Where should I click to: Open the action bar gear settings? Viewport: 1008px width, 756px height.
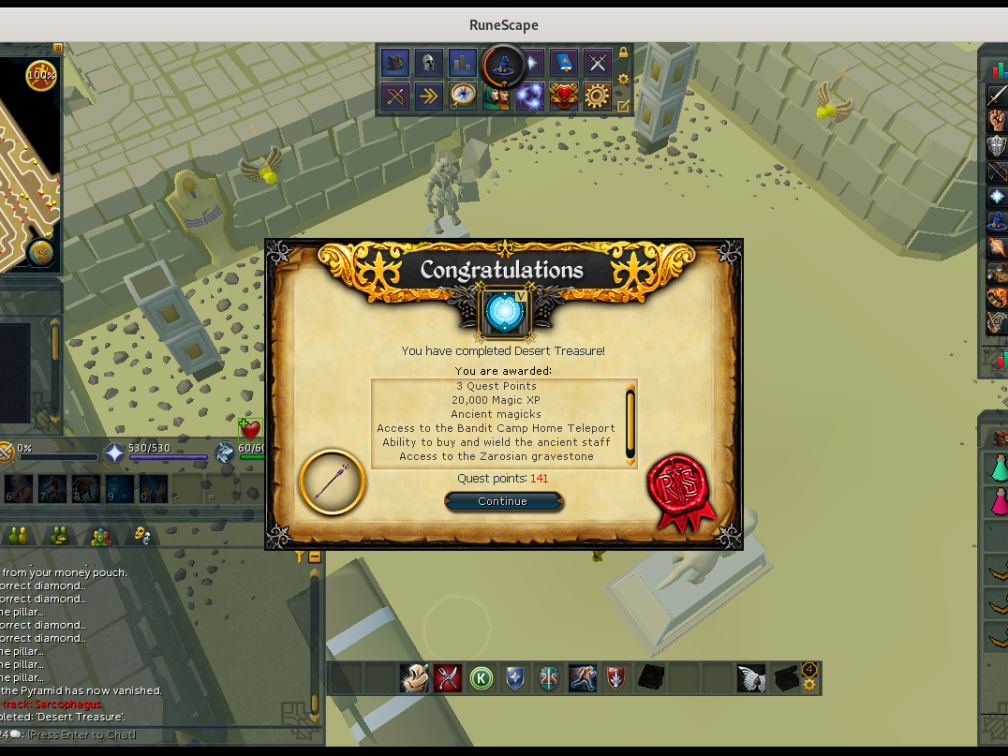pos(809,685)
